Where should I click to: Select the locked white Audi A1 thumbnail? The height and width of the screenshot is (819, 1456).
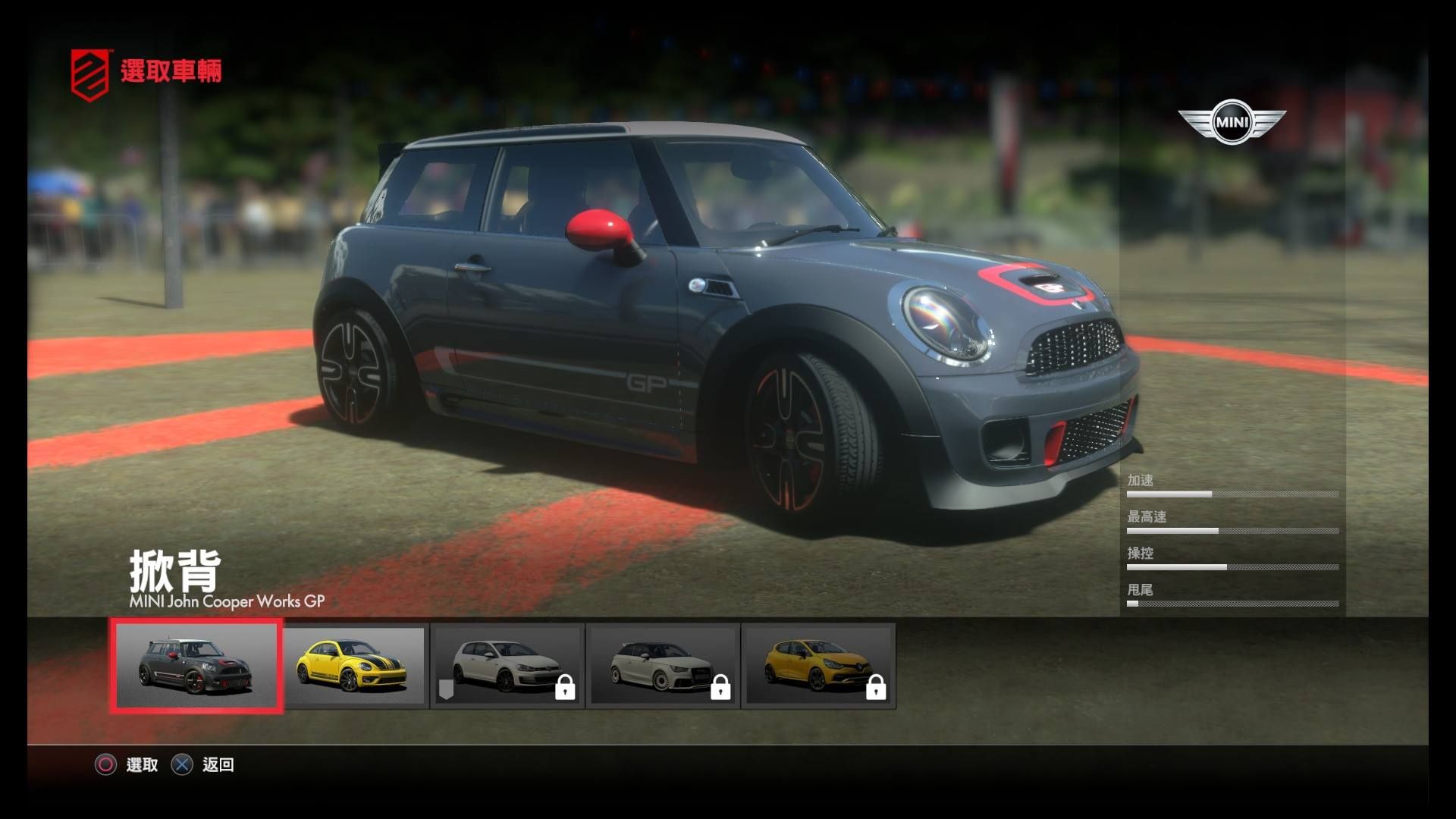pos(663,667)
